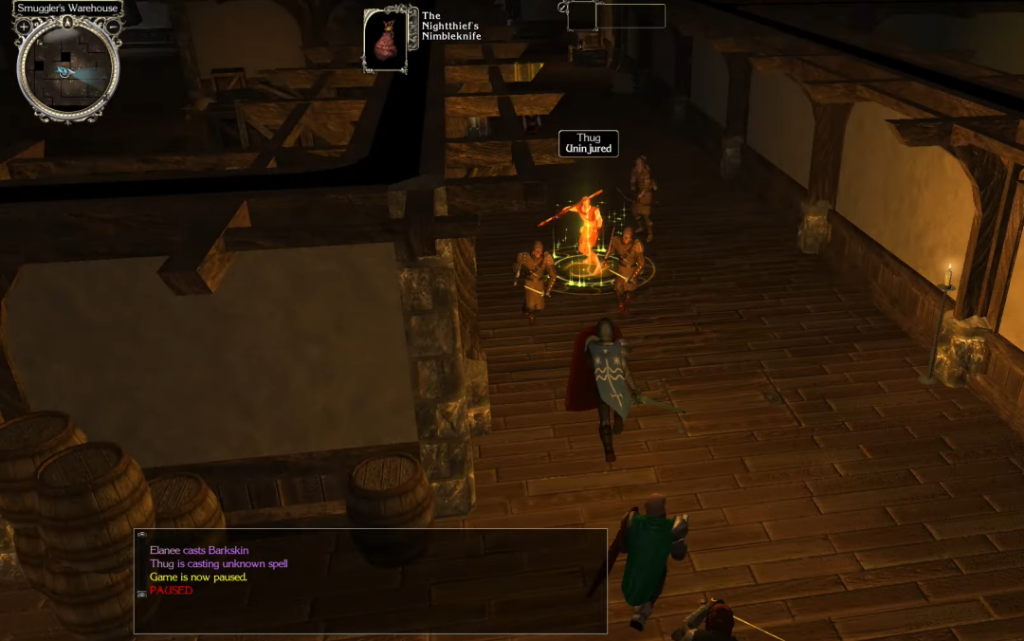1024x641 pixels.
Task: Click the combat log message box
Action: (370, 580)
